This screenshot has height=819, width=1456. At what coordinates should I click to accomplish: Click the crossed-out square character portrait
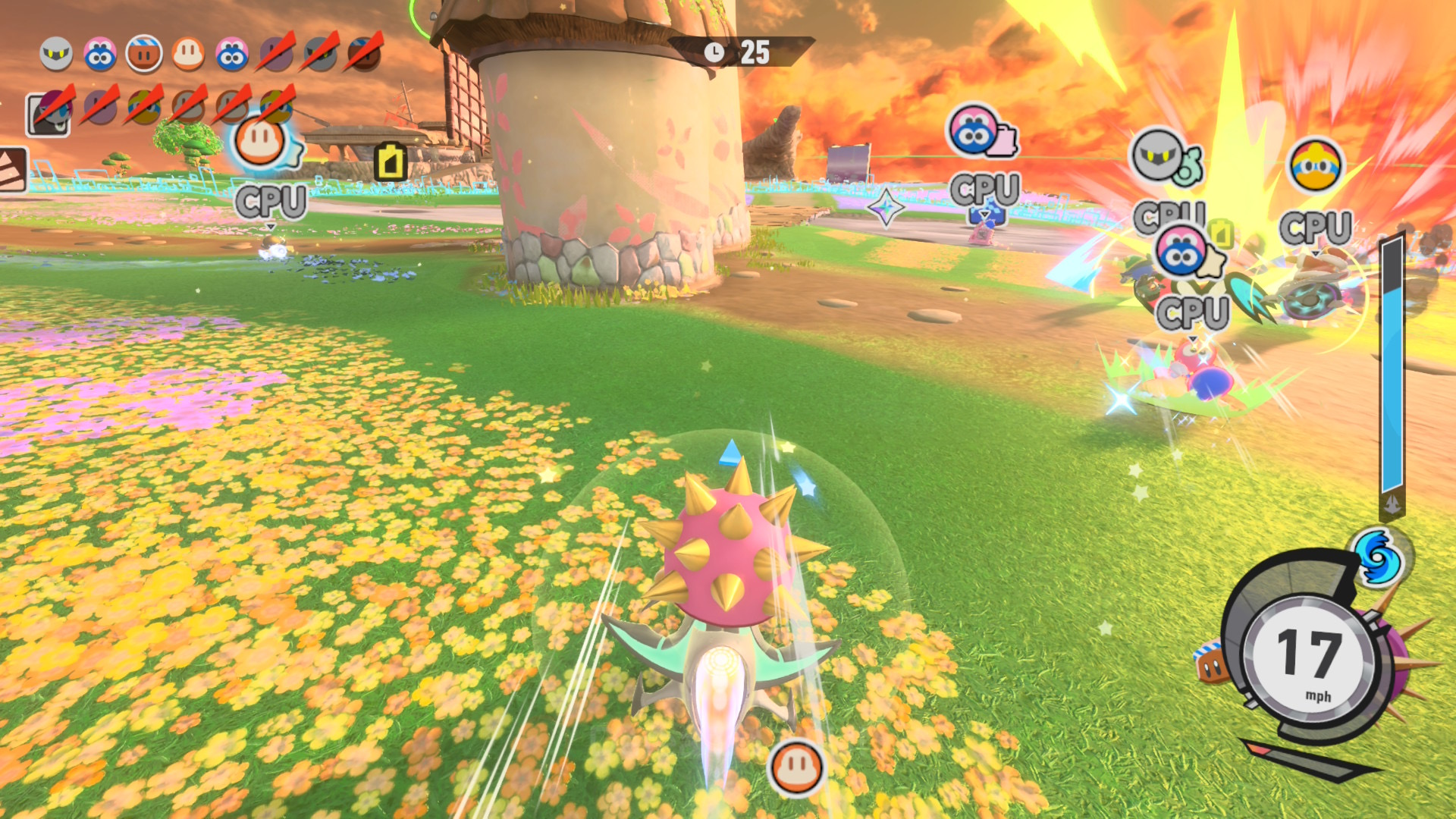tap(49, 114)
